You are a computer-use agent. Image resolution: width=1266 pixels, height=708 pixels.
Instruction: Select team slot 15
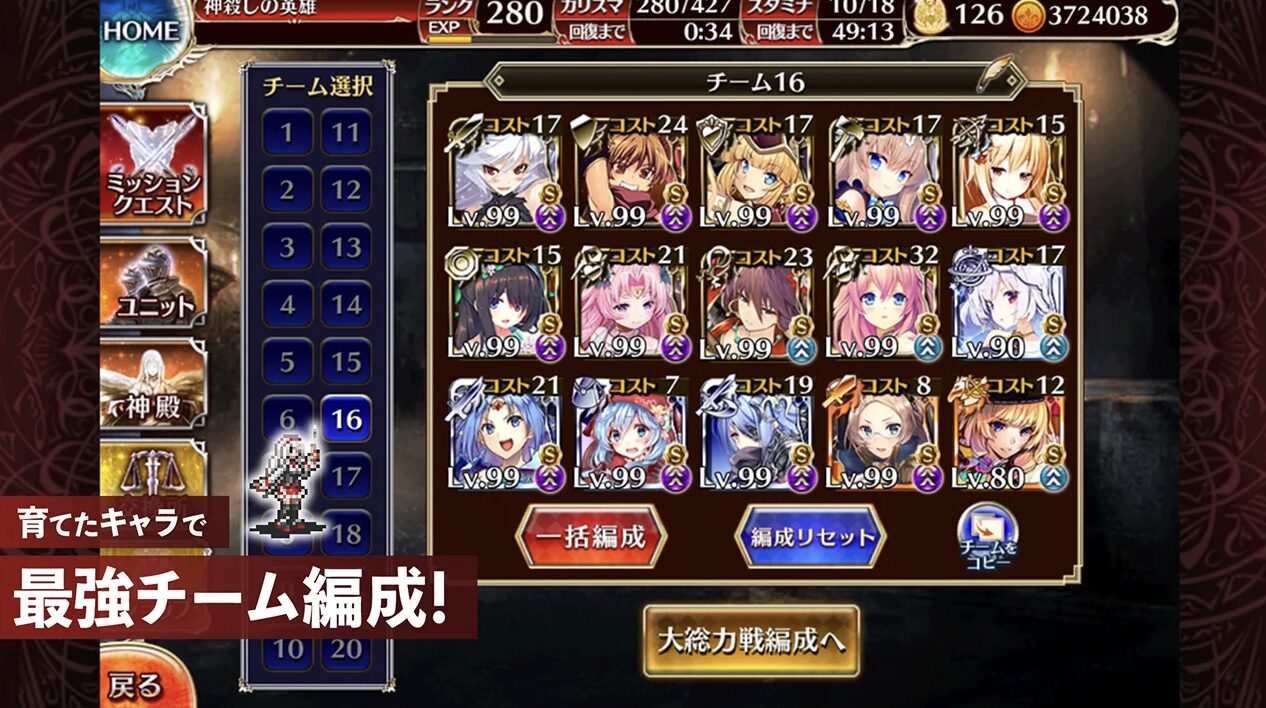[x=346, y=361]
